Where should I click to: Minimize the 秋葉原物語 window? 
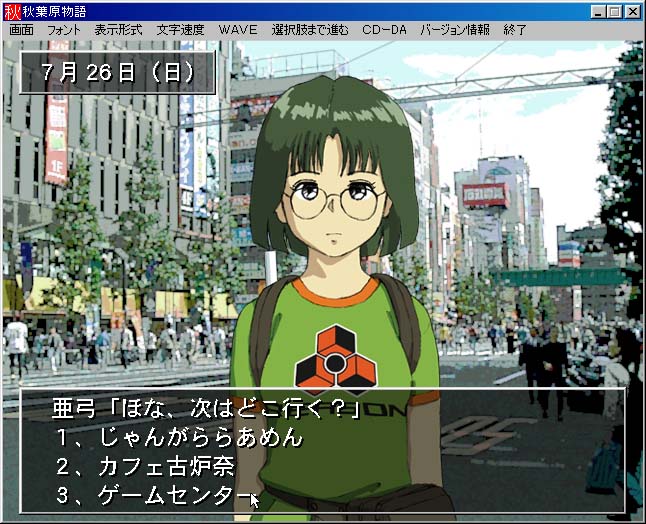tap(598, 11)
